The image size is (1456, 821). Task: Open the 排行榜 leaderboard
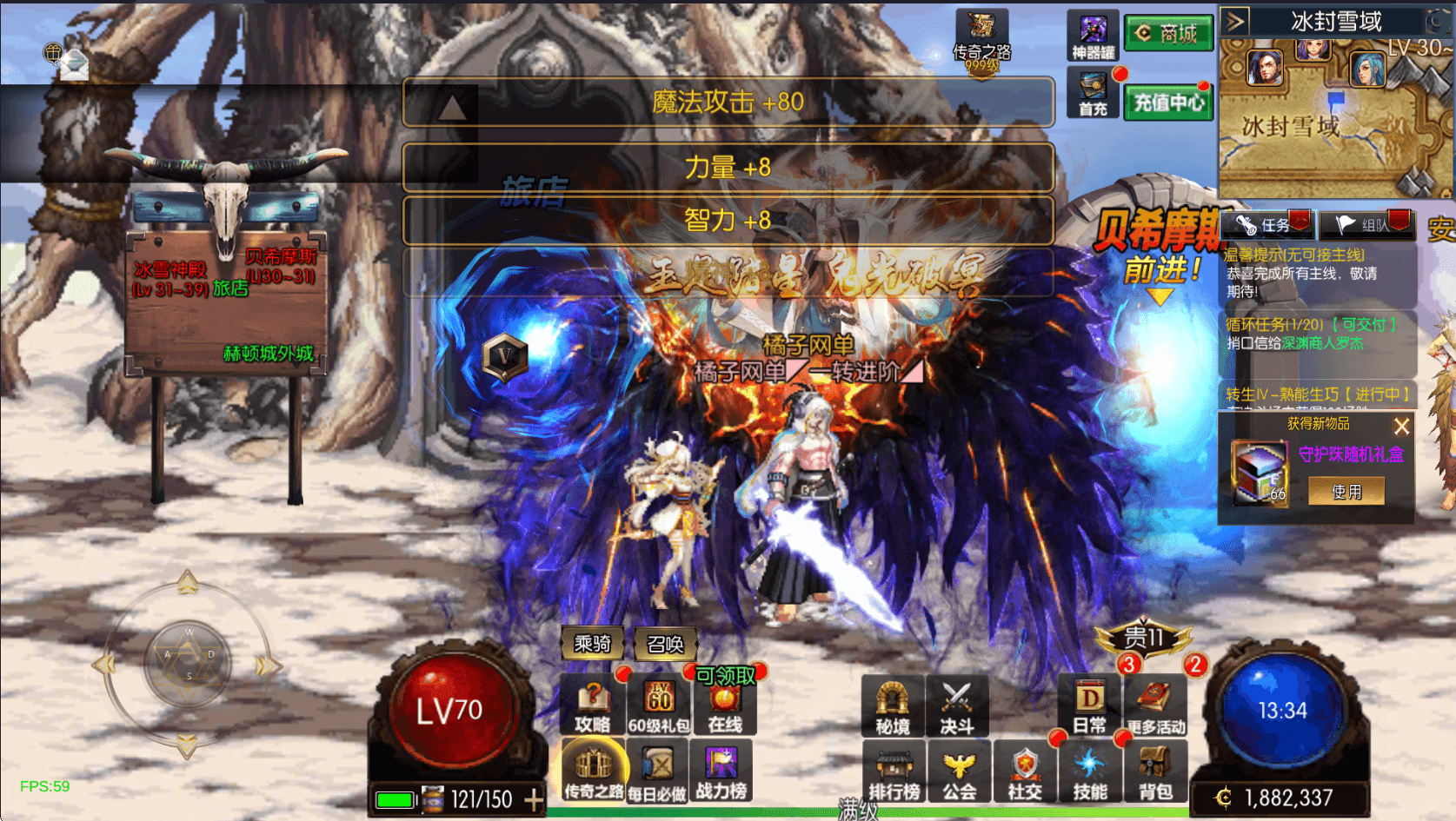[894, 772]
